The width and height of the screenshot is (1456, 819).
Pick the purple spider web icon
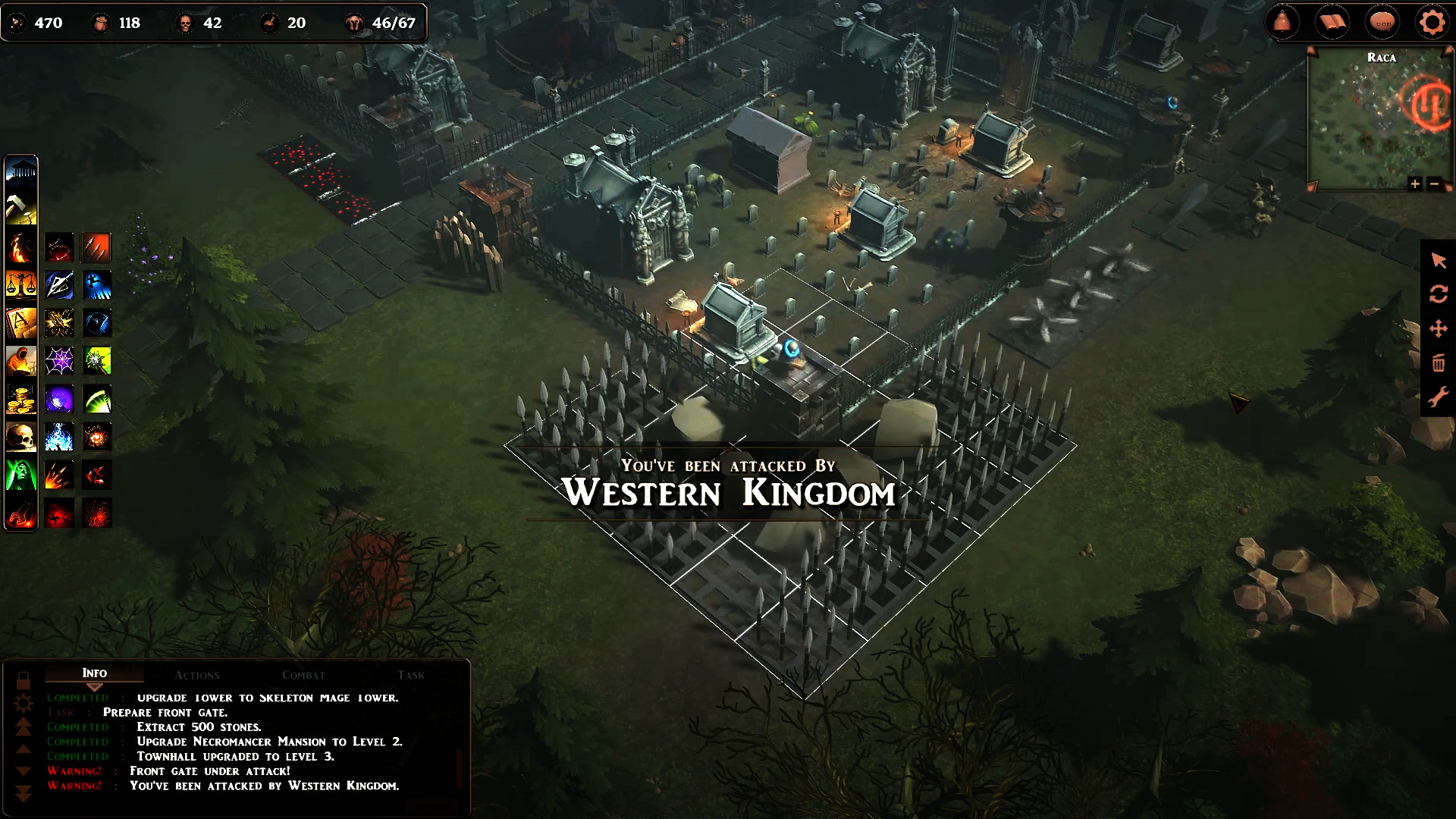[x=59, y=361]
